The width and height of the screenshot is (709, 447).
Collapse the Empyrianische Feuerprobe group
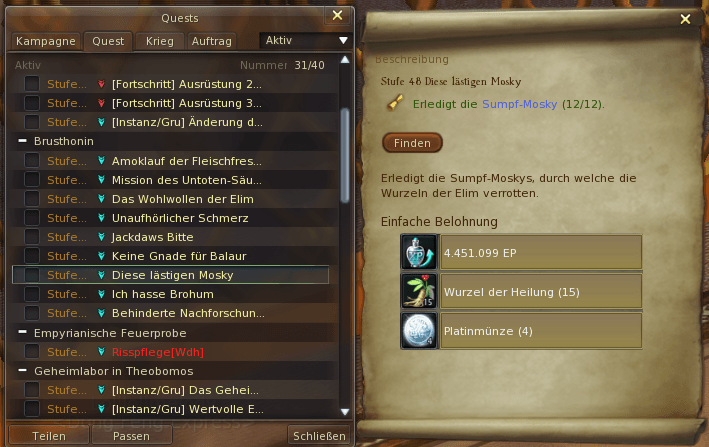[22, 332]
